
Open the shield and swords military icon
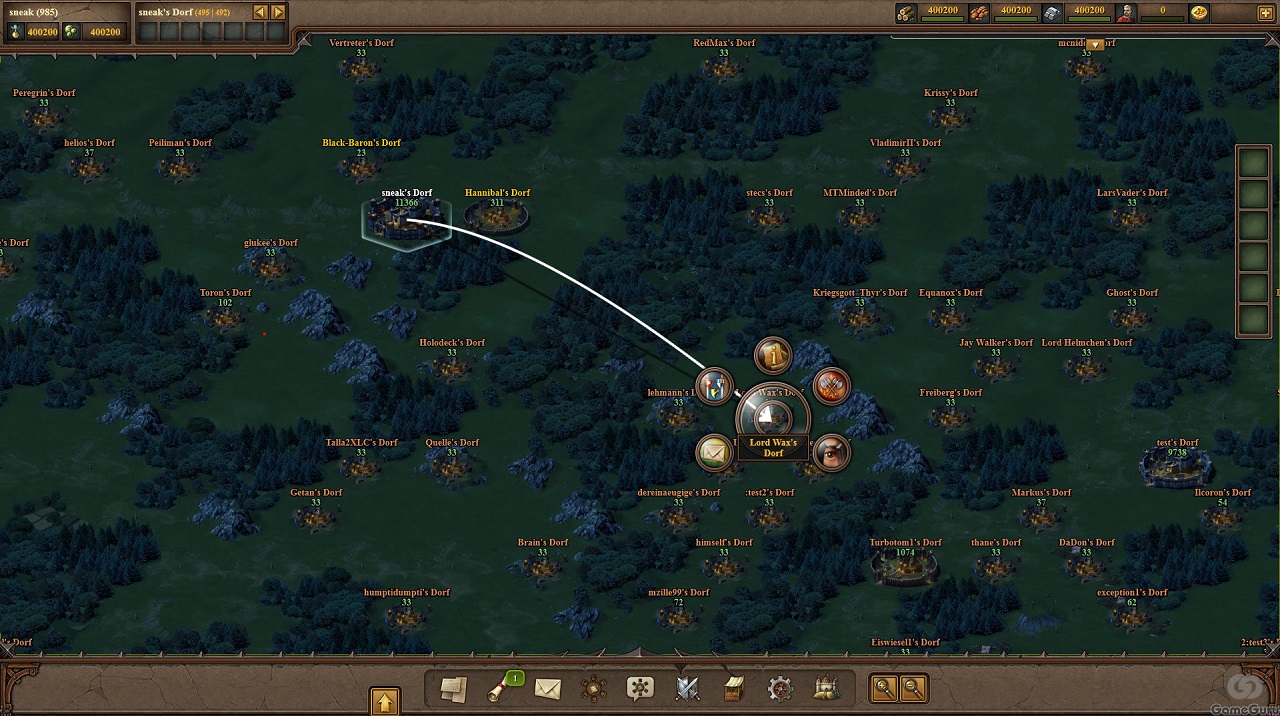[687, 688]
